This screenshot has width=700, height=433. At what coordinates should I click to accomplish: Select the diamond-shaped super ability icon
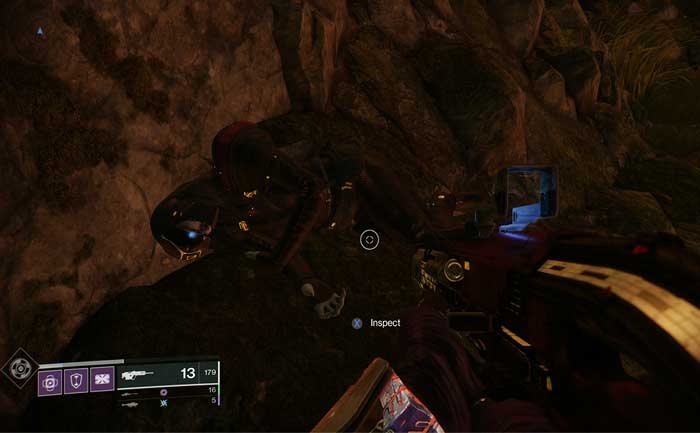coord(18,368)
